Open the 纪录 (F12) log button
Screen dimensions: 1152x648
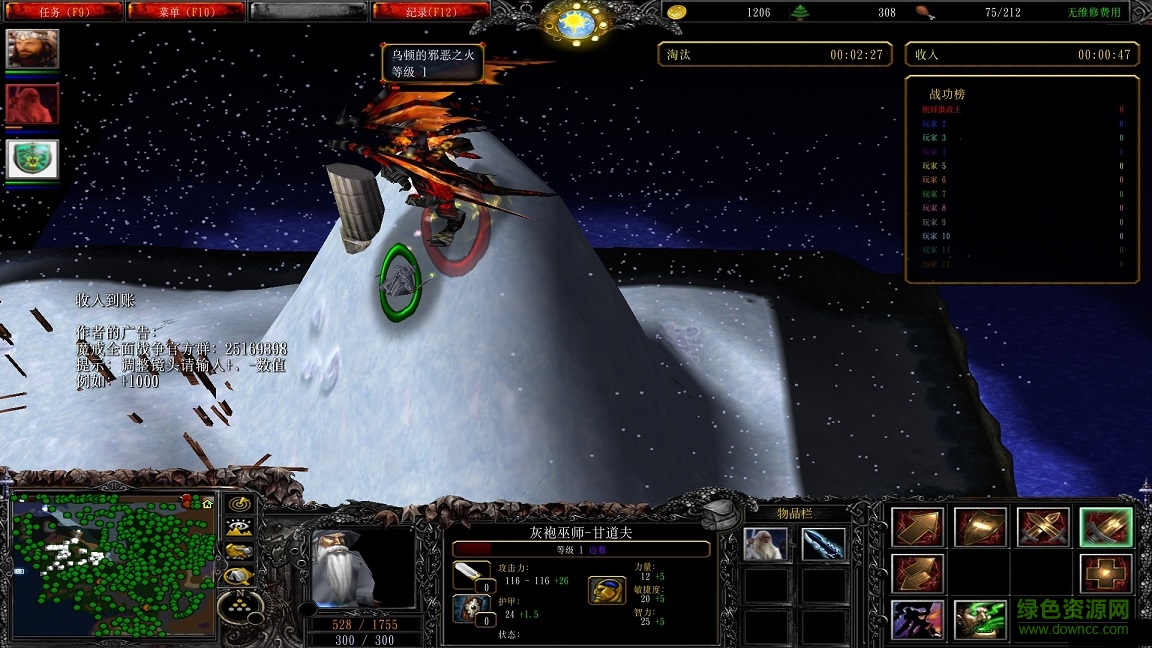(430, 12)
